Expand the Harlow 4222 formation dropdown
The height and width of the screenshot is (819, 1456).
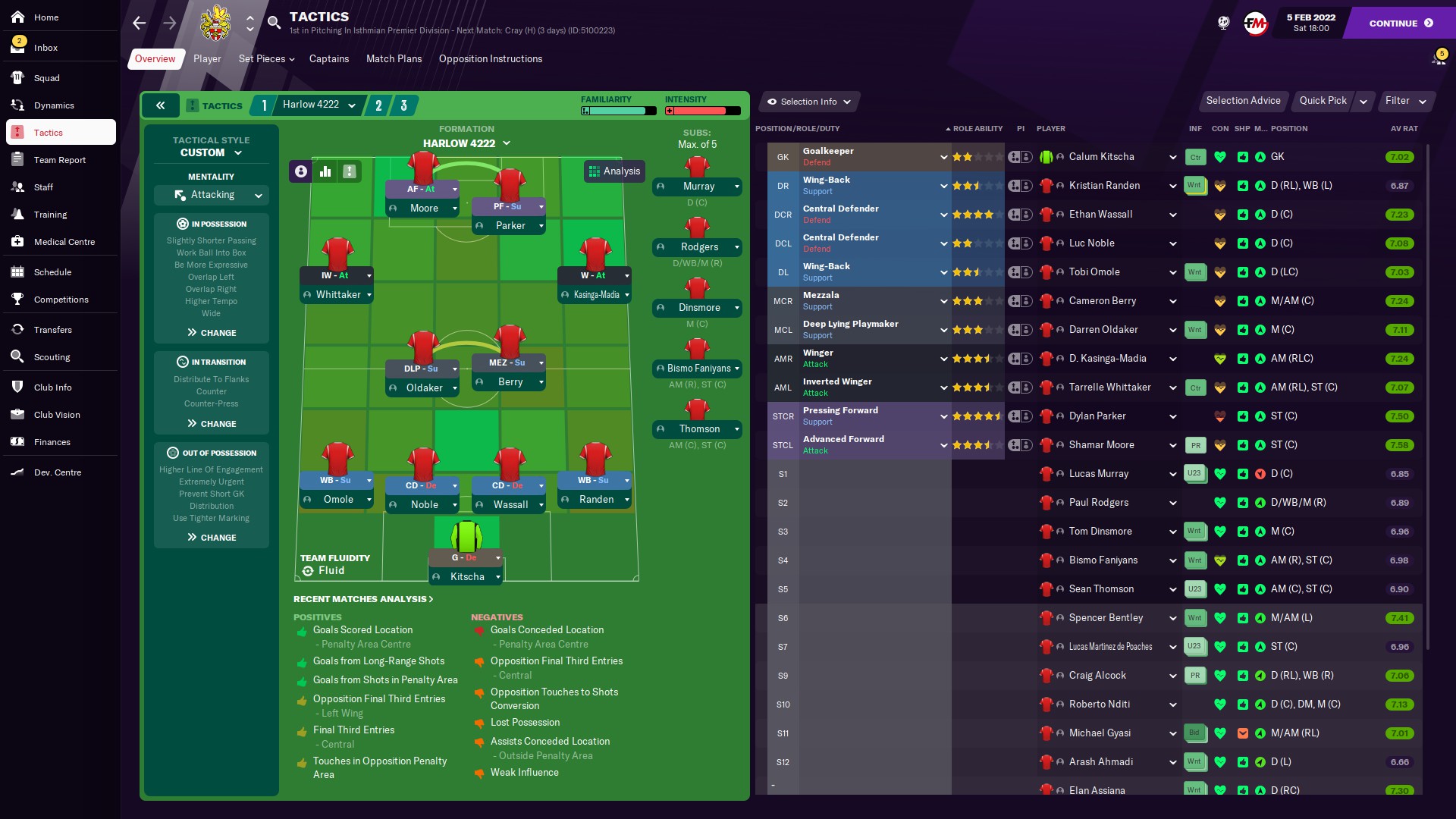click(466, 143)
